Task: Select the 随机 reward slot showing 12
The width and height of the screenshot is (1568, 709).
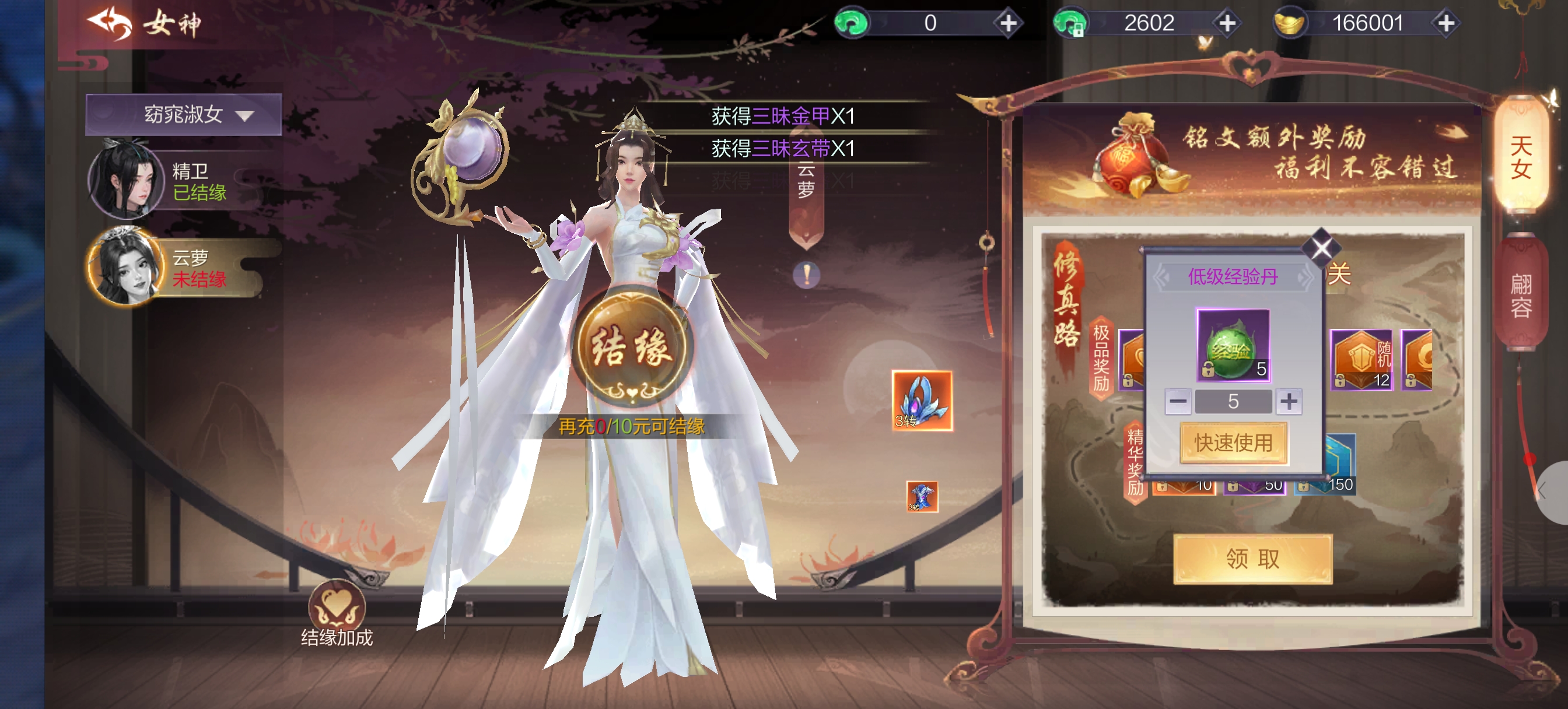Action: click(x=1361, y=360)
